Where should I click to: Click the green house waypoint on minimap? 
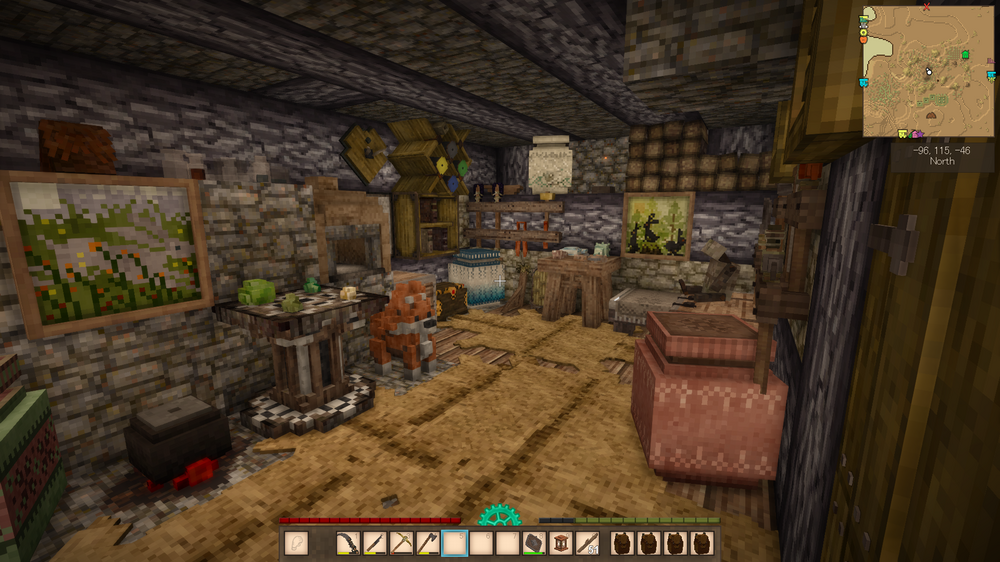click(x=965, y=54)
